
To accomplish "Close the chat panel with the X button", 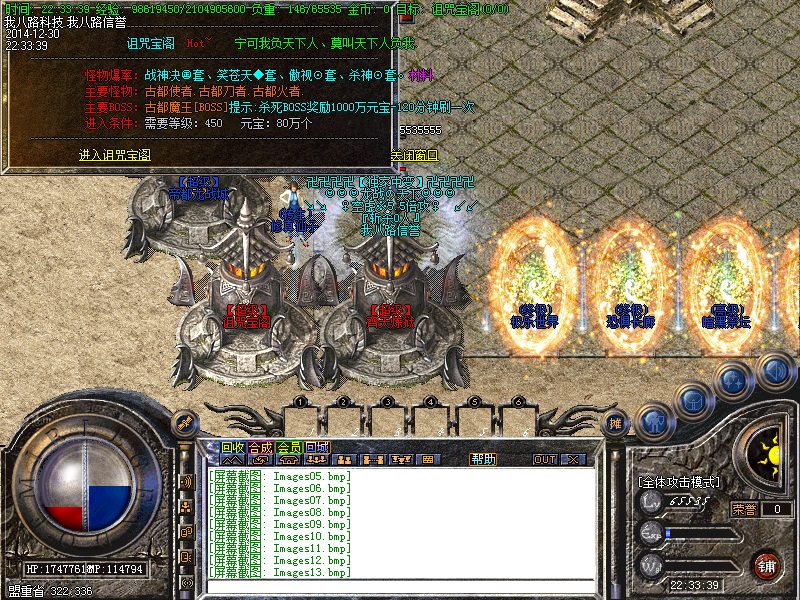I will coord(573,459).
